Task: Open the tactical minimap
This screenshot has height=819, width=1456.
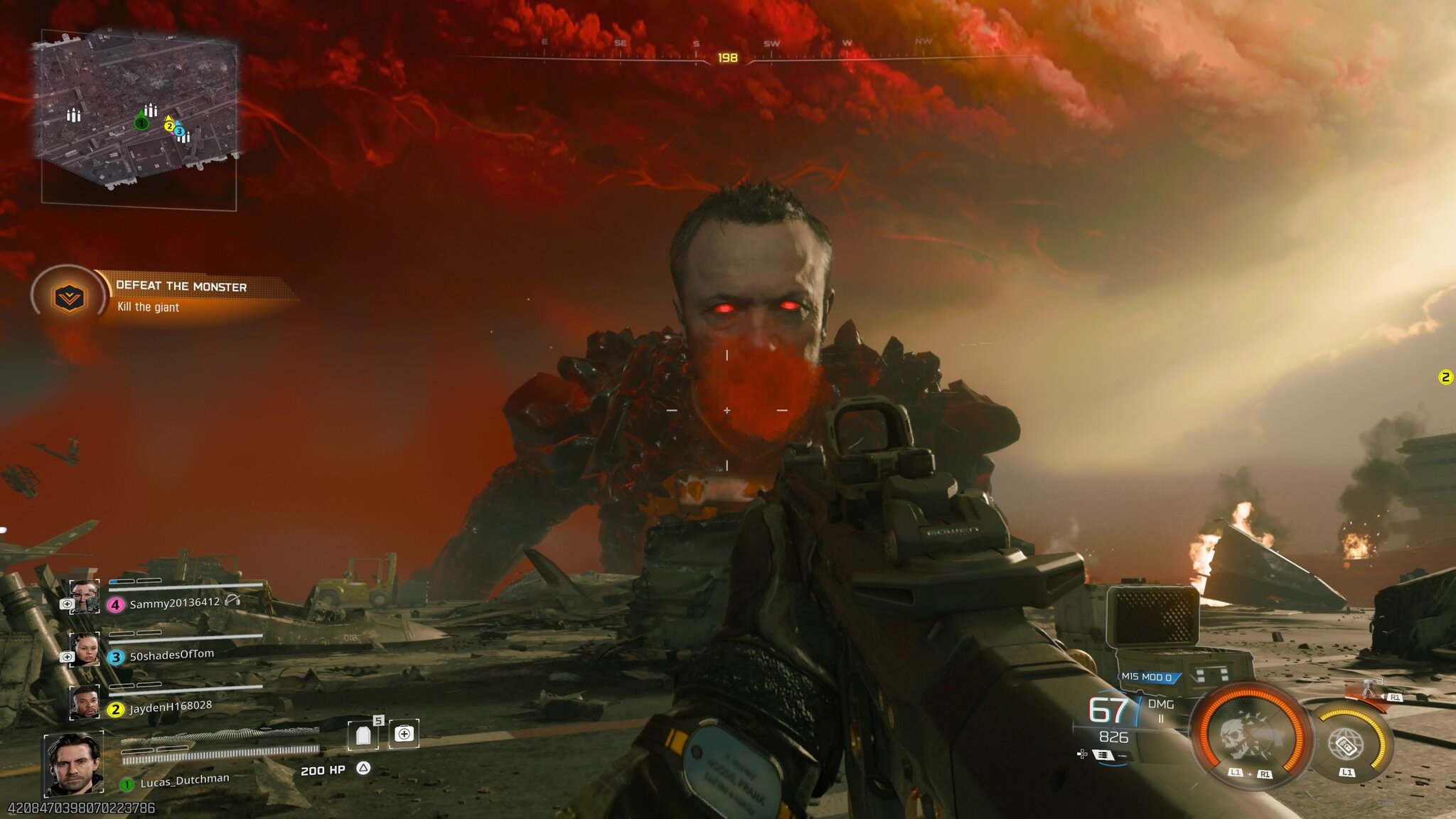Action: (139, 119)
